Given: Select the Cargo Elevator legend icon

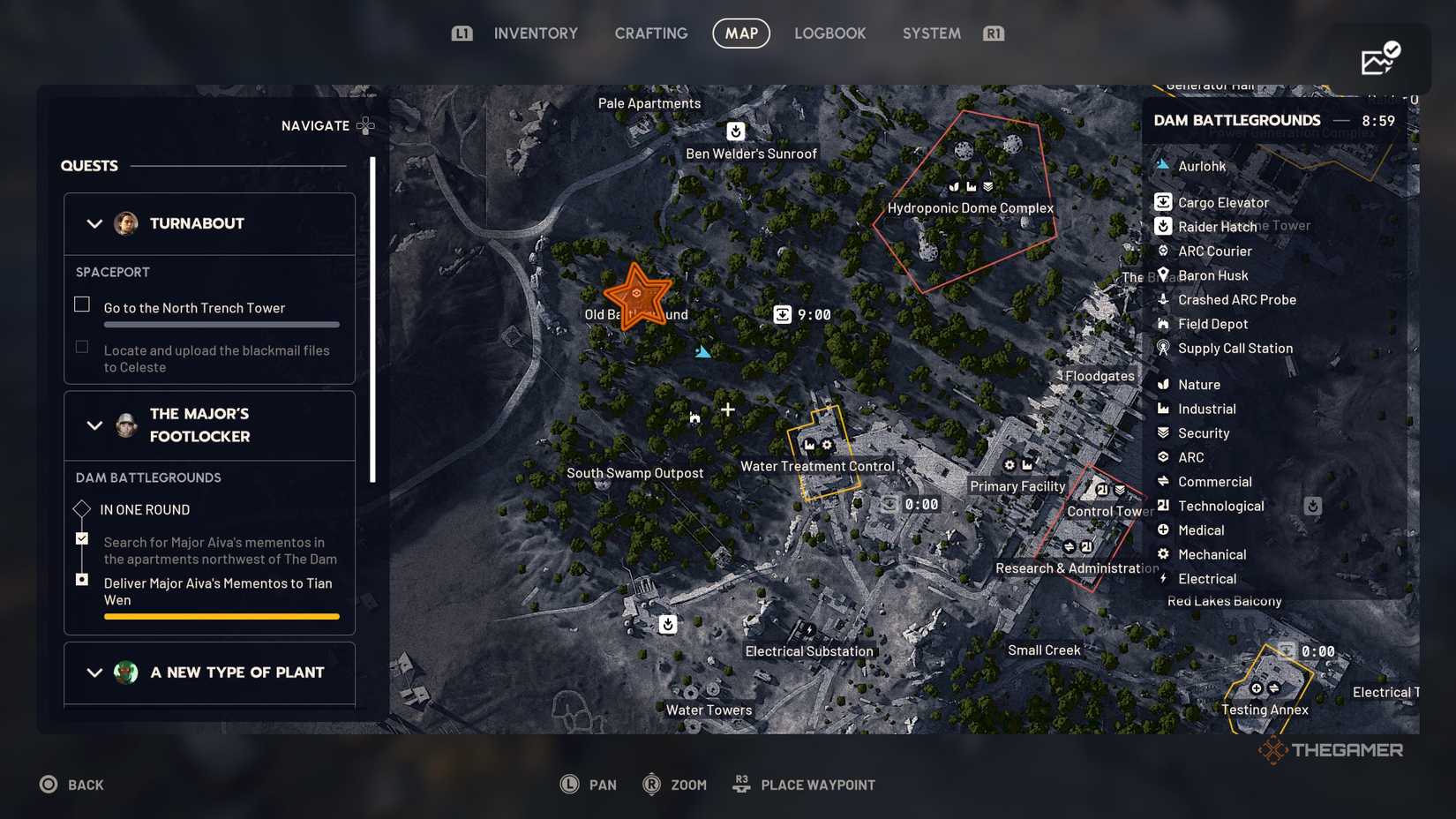Looking at the screenshot, I should (x=1163, y=202).
